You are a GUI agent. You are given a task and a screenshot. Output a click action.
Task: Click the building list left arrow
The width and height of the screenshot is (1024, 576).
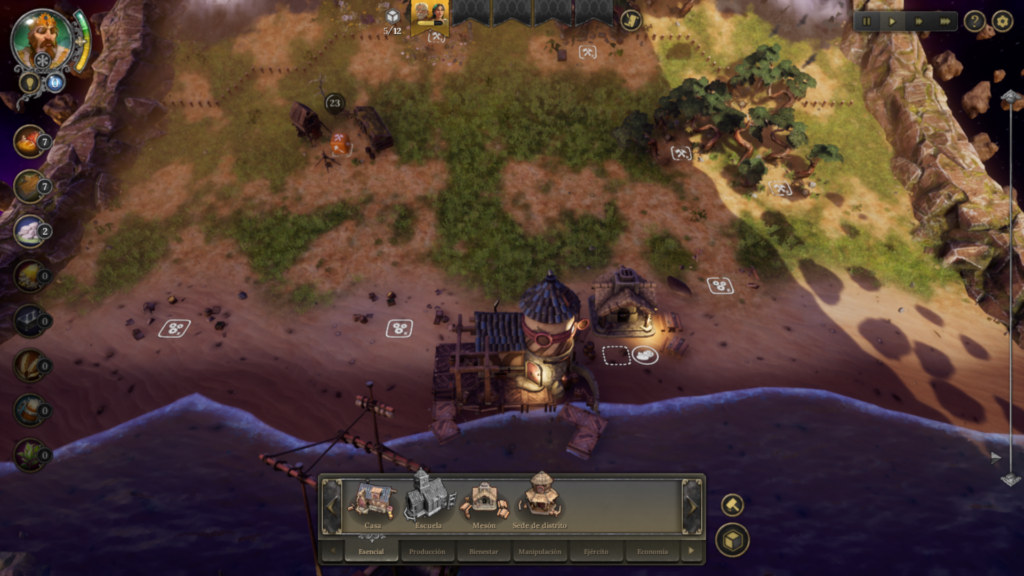pyautogui.click(x=332, y=505)
